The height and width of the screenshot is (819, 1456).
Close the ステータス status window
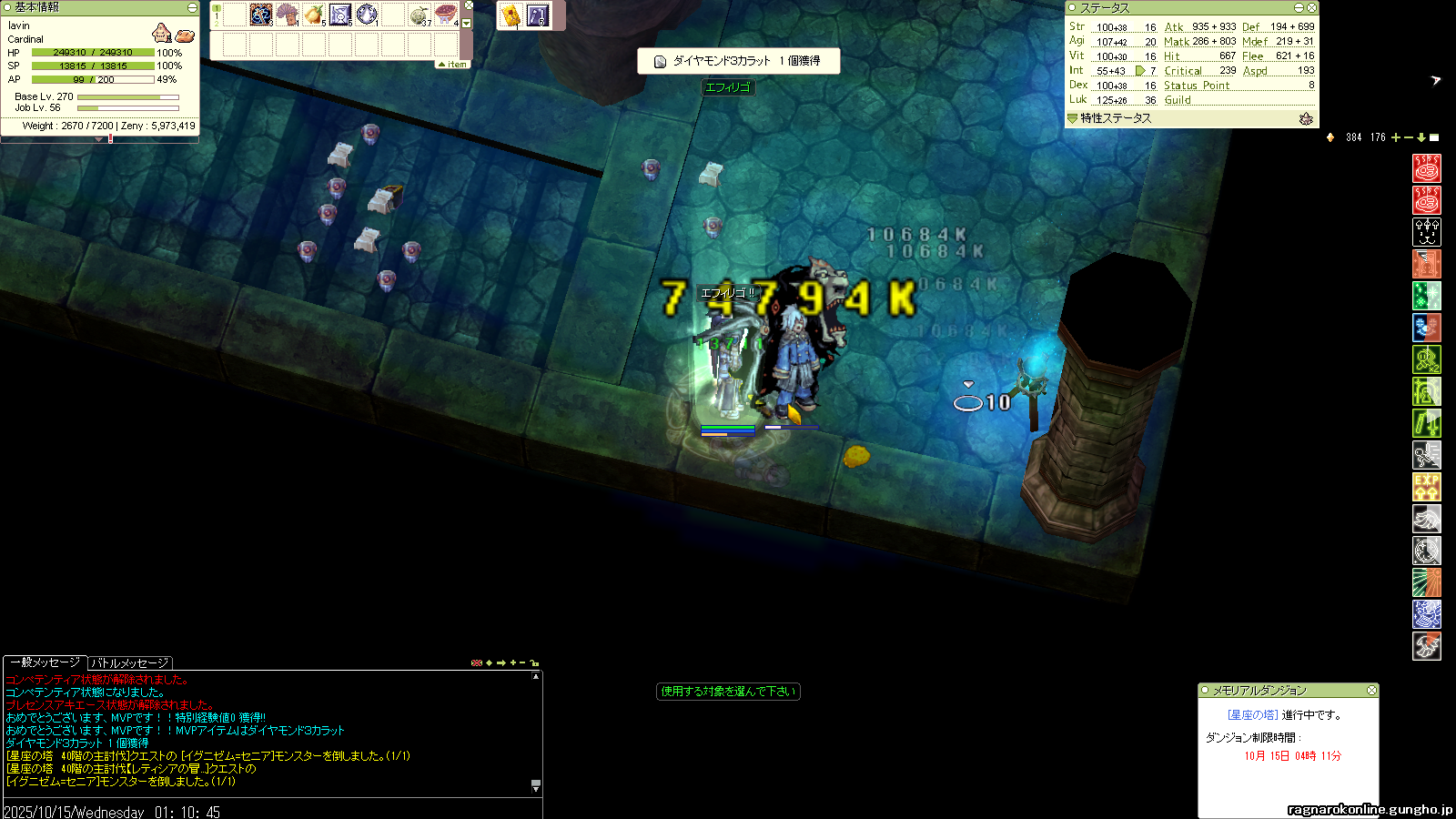[x=1311, y=7]
